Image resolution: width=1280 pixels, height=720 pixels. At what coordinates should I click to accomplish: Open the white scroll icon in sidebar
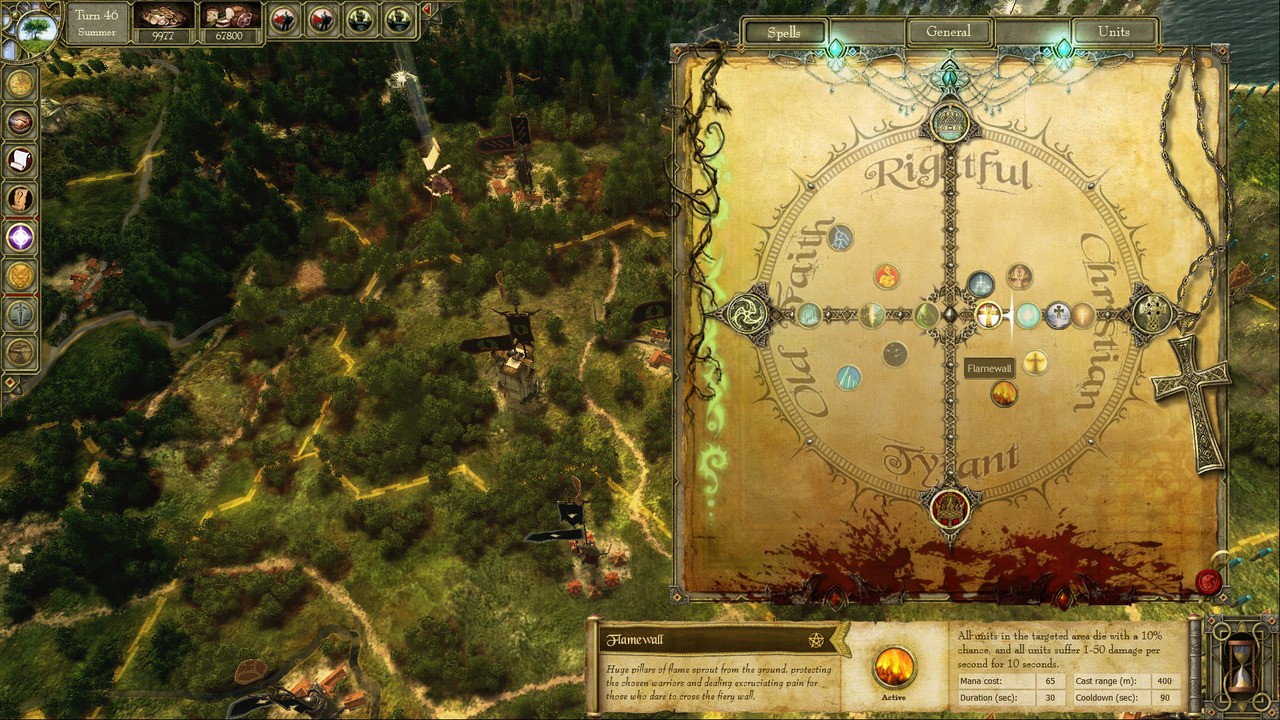20,160
